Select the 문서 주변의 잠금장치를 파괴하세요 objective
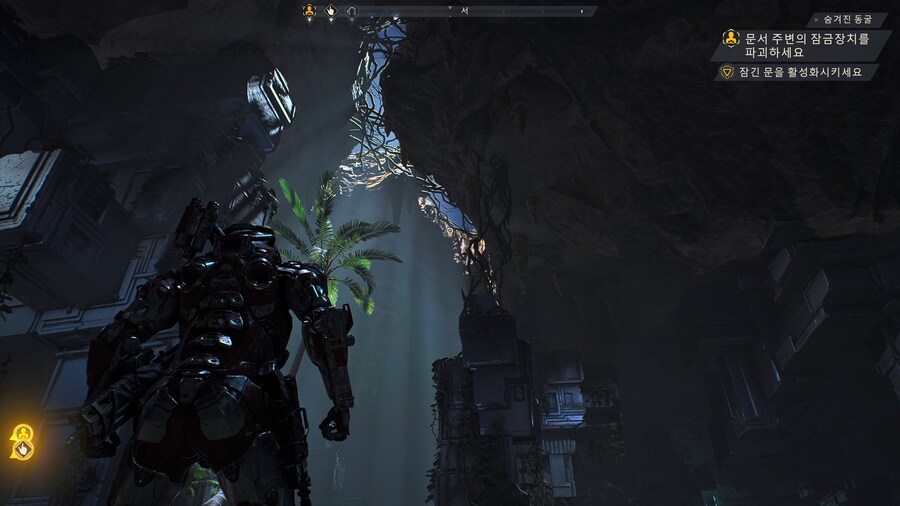 click(804, 44)
